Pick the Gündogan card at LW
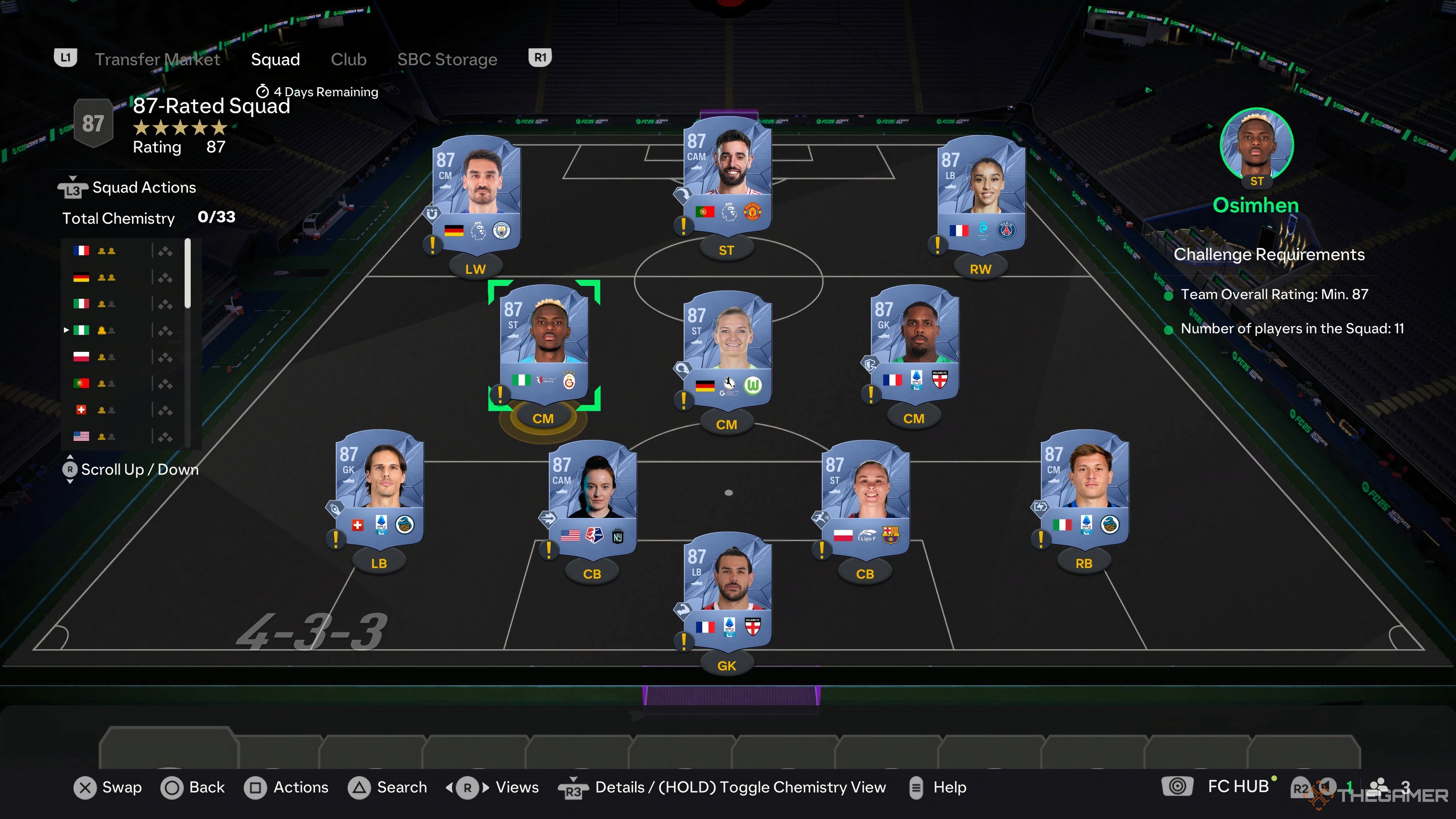Viewport: 1456px width, 819px height. 476,192
